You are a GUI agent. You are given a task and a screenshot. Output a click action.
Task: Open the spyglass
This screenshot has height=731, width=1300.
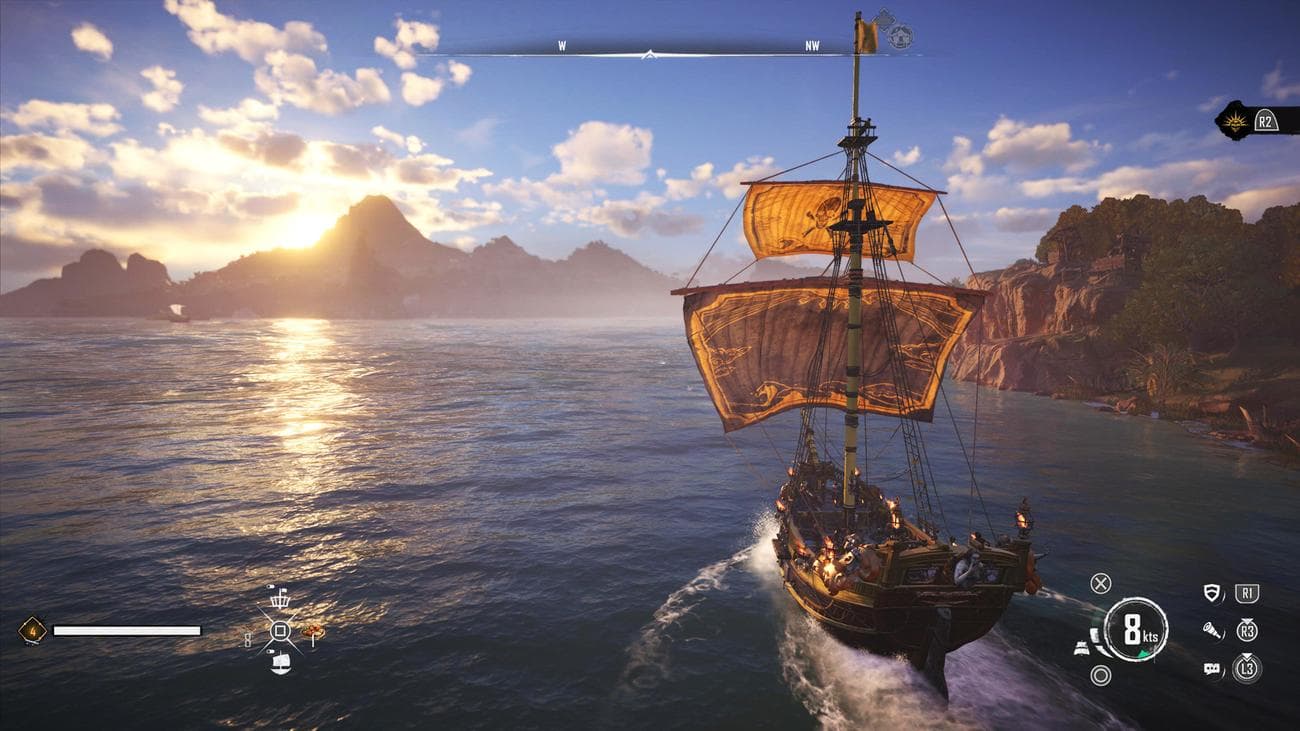[1212, 631]
